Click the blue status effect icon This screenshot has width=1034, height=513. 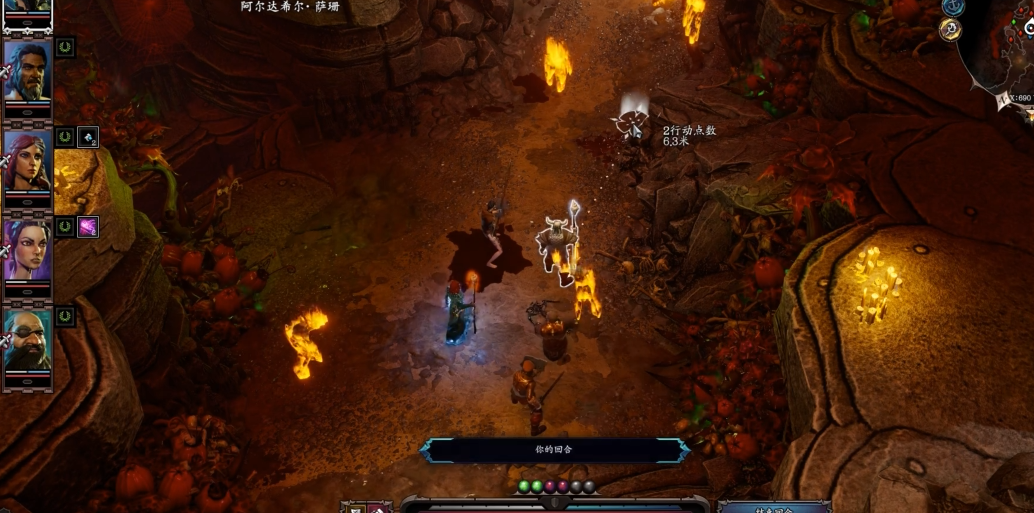tap(88, 137)
